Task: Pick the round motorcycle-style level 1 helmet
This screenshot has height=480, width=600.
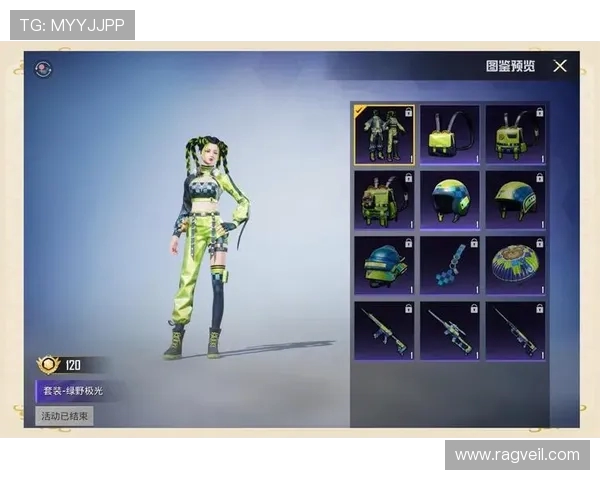Action: tap(450, 199)
